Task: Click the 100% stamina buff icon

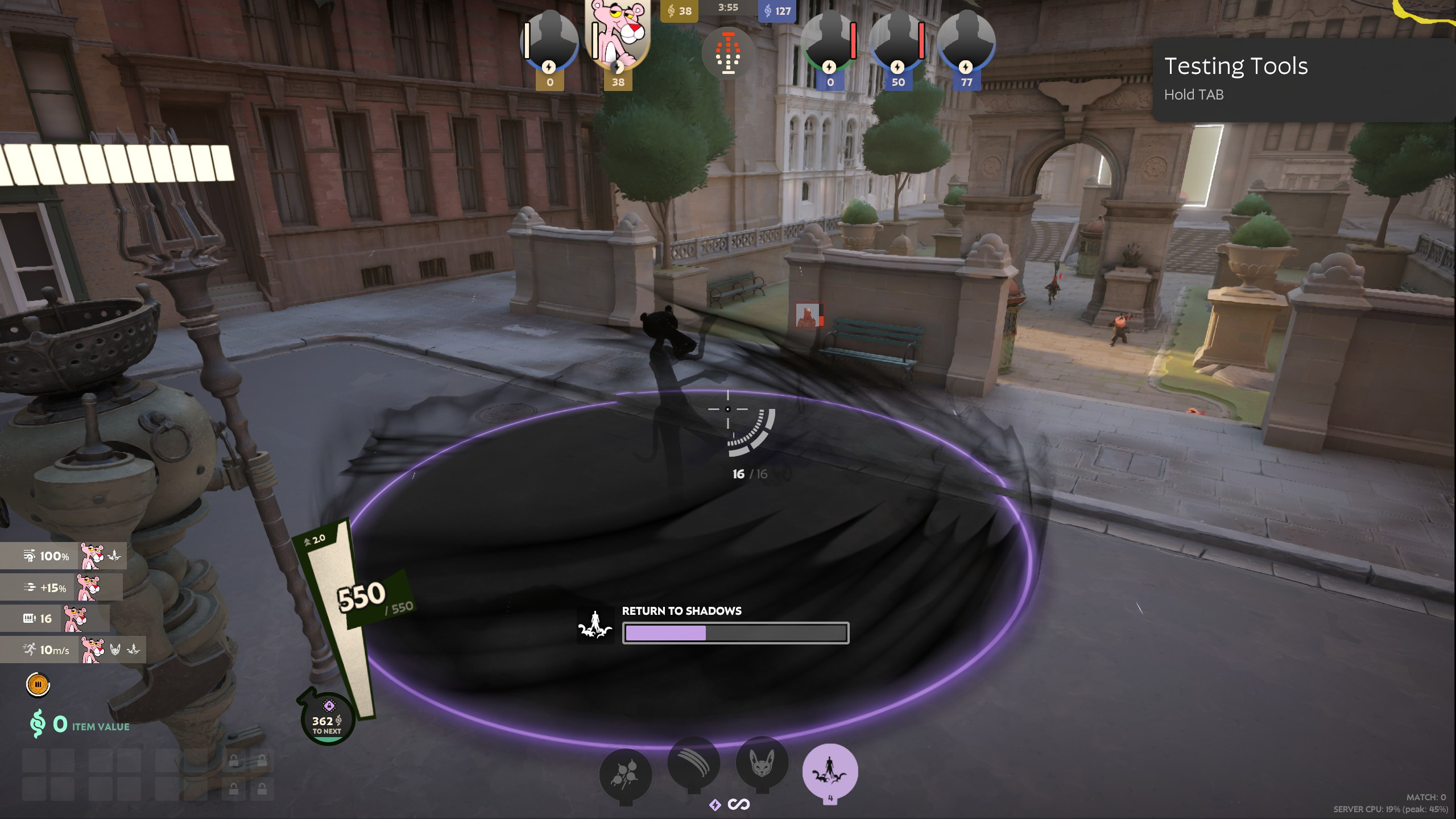Action: pyautogui.click(x=30, y=556)
